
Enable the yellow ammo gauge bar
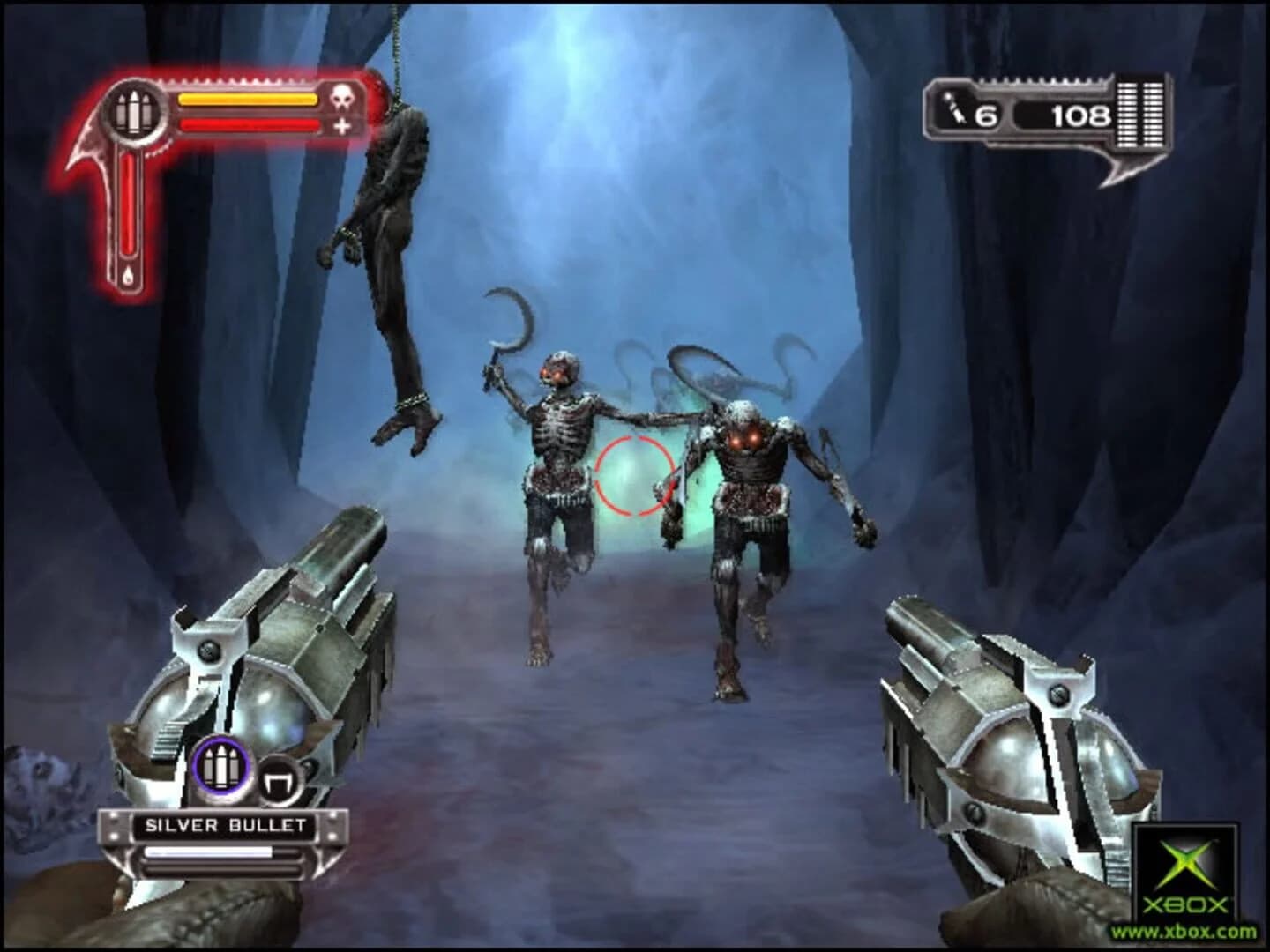249,98
